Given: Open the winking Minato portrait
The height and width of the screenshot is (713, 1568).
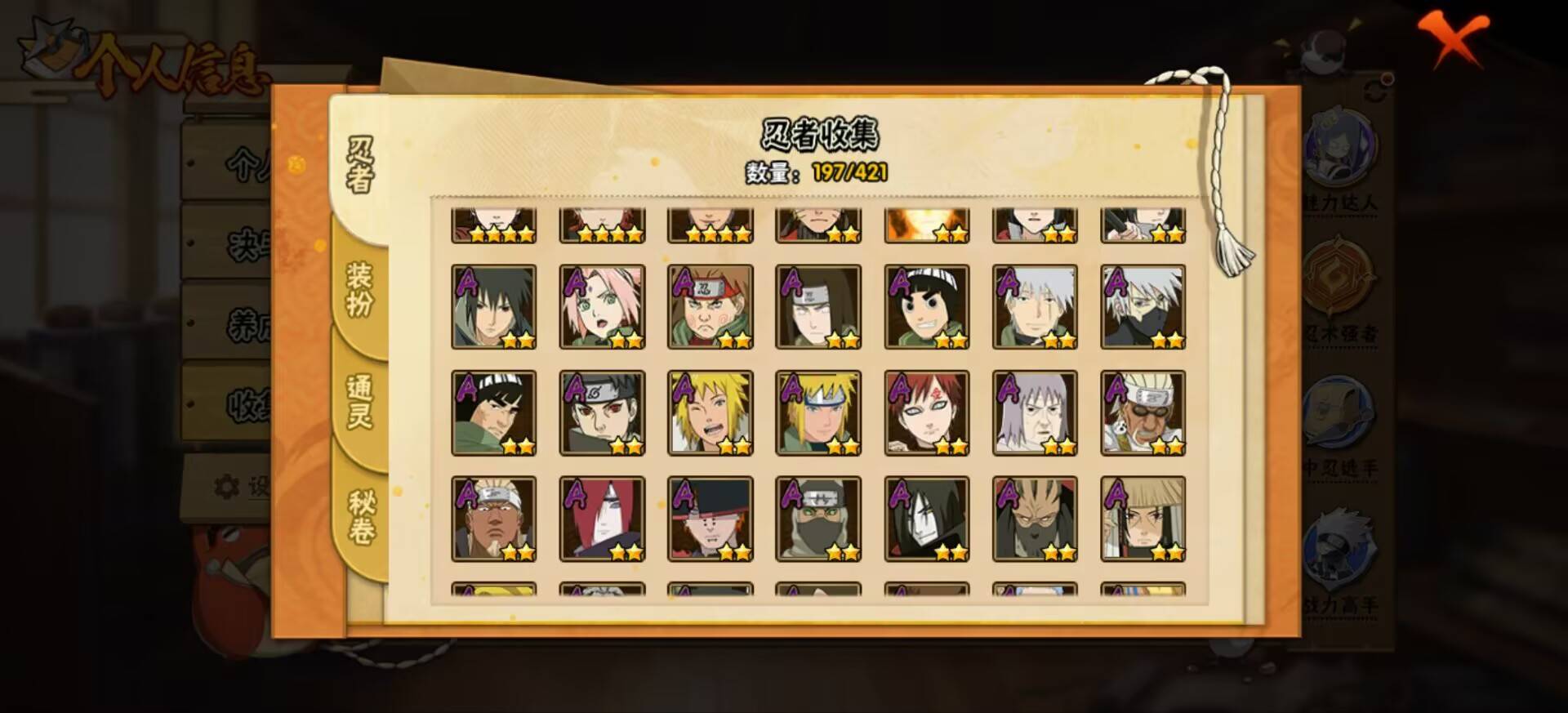Looking at the screenshot, I should pyautogui.click(x=710, y=412).
